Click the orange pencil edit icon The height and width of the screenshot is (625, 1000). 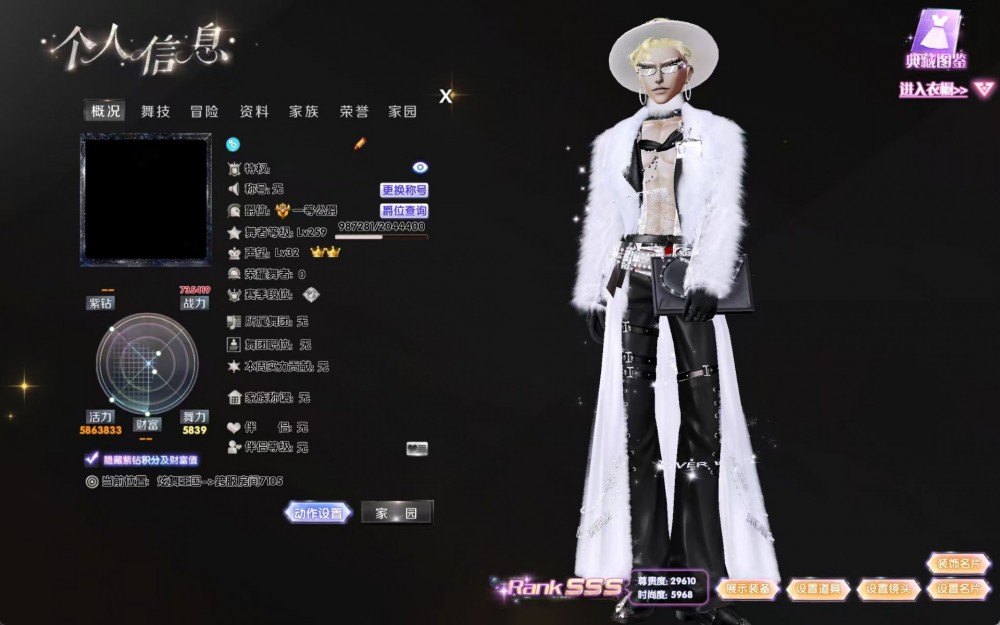[x=360, y=144]
